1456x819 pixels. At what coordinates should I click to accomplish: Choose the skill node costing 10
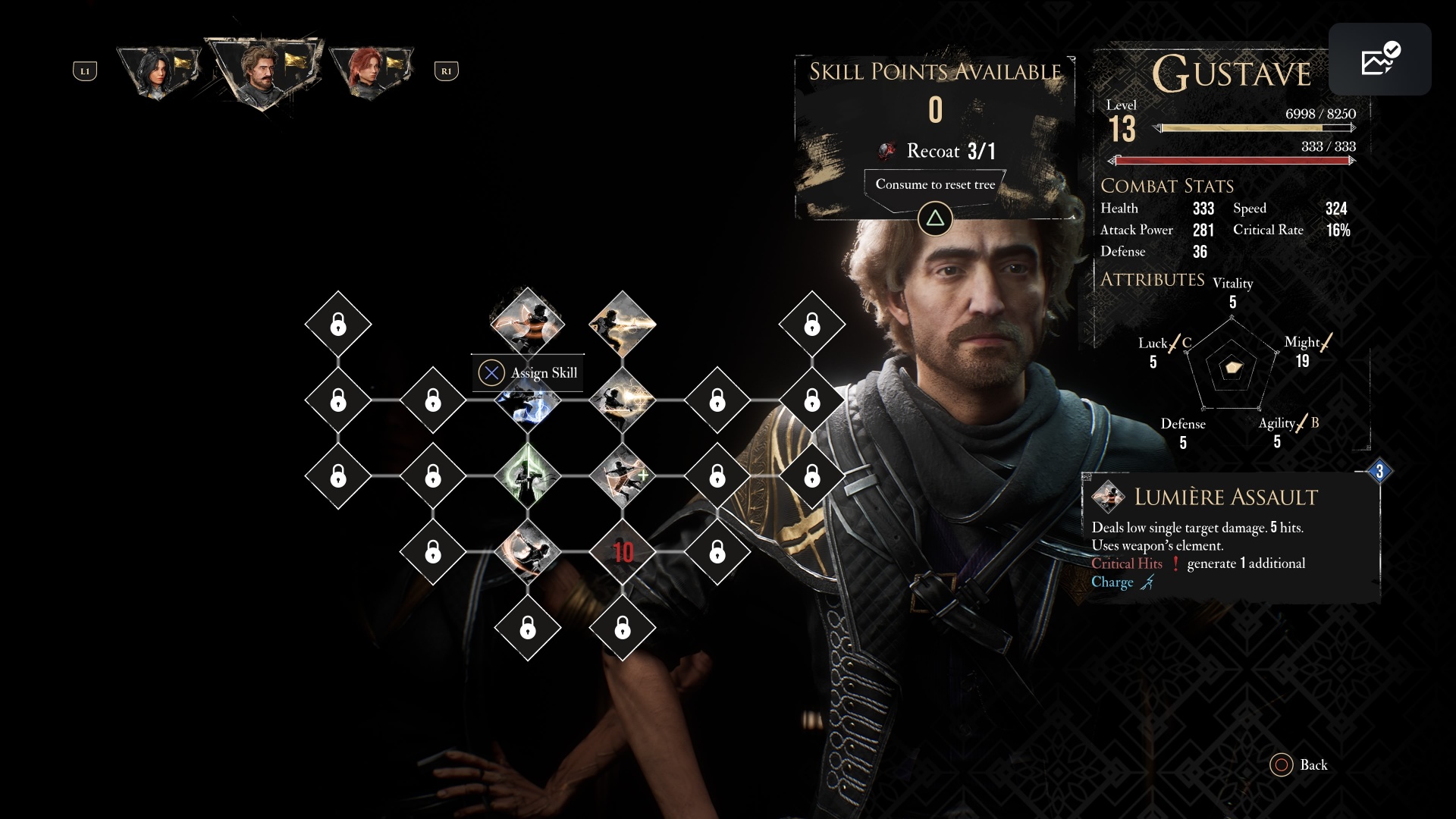tap(623, 551)
